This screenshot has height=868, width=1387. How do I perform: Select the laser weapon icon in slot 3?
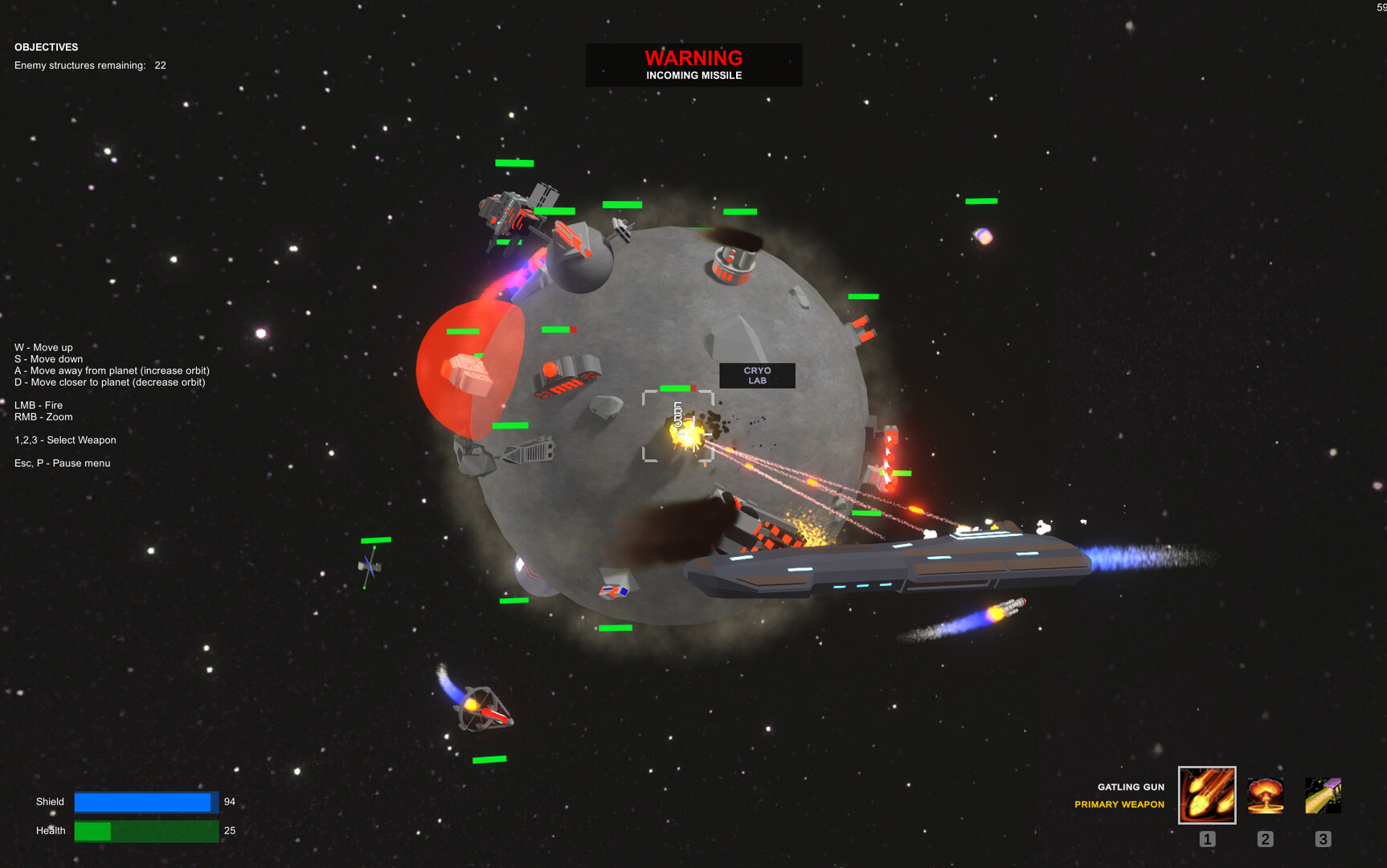click(1323, 796)
